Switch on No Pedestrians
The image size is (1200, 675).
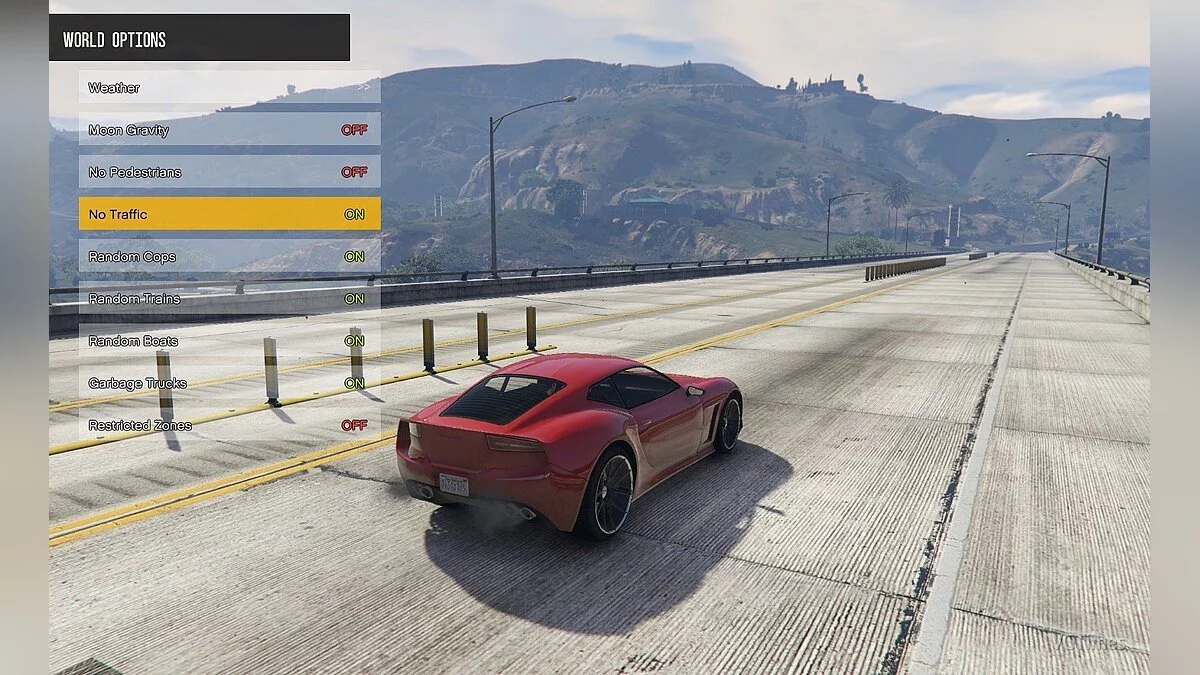coord(229,172)
